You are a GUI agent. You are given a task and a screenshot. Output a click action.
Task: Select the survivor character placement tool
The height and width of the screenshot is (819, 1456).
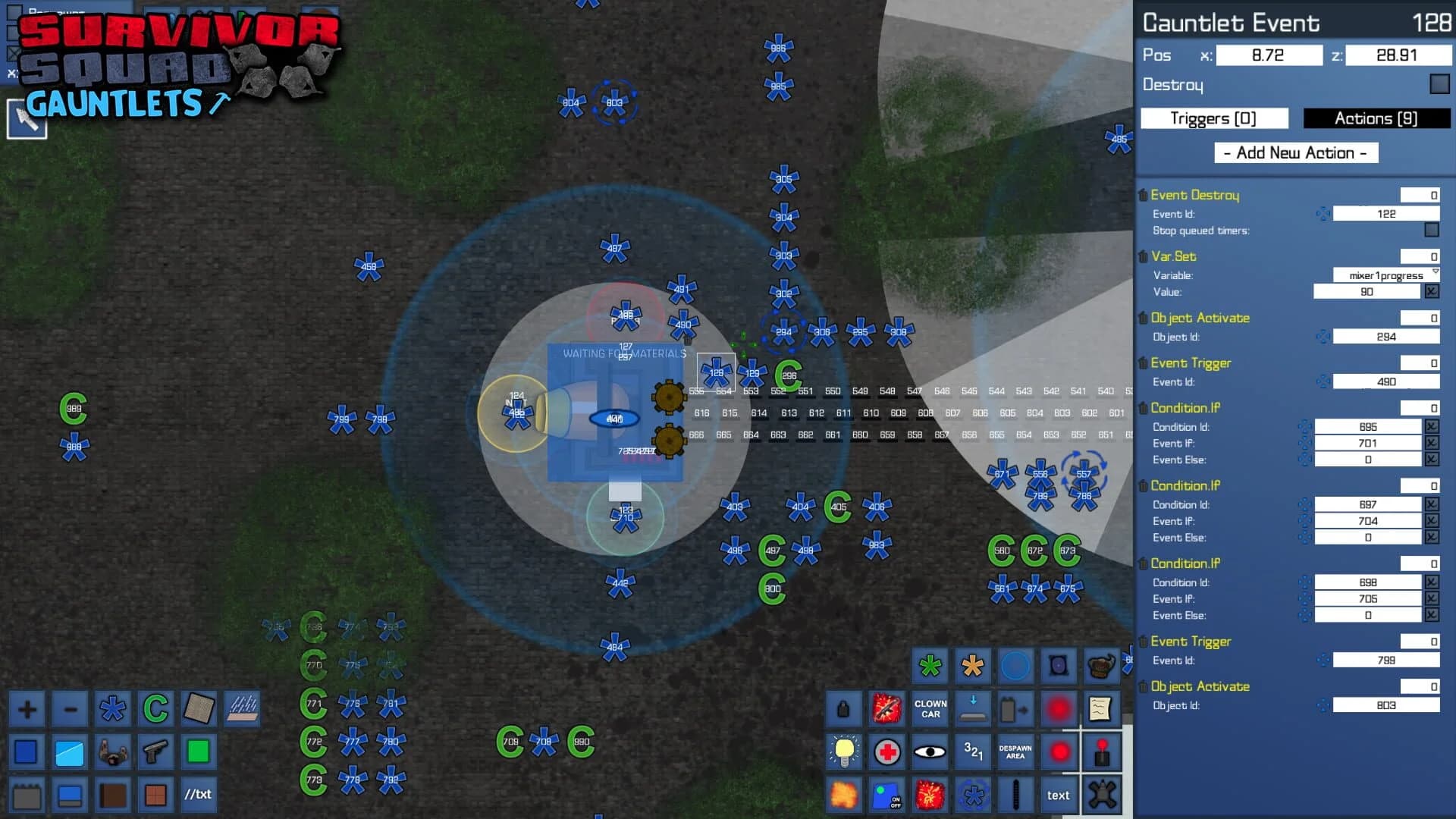point(112,752)
